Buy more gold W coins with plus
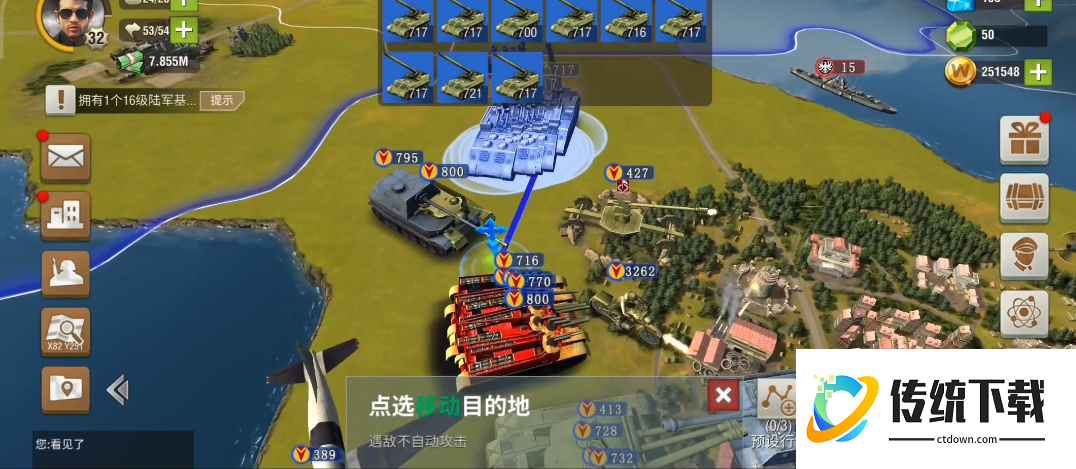 click(x=1039, y=72)
